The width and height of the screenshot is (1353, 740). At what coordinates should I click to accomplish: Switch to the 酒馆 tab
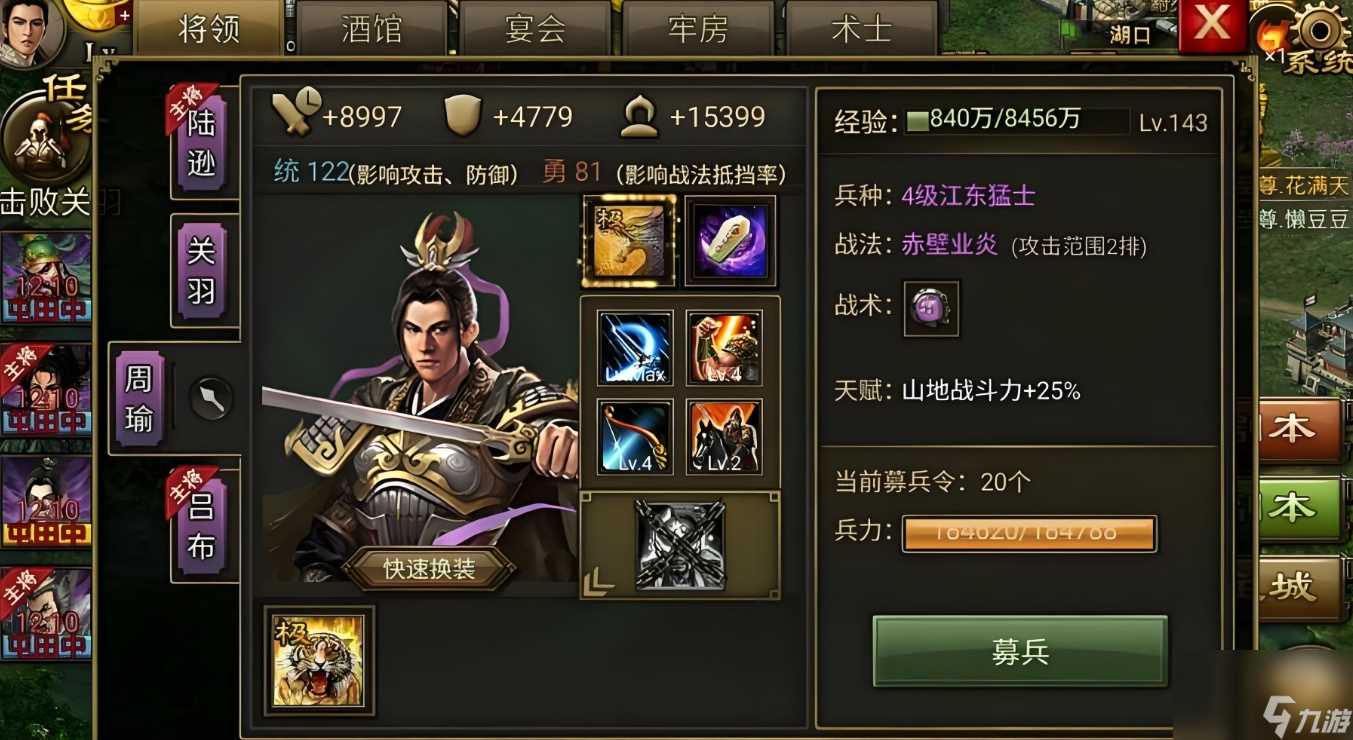370,28
